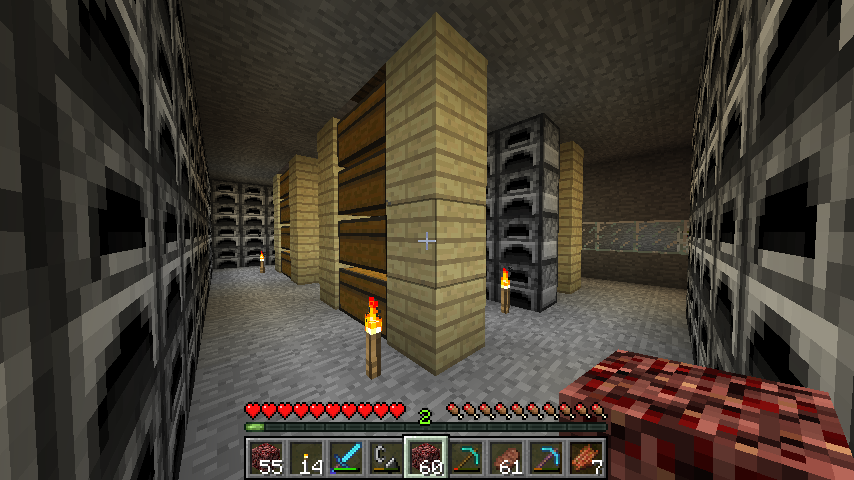The image size is (854, 480).
Task: Select the hotbar stack of 61 items
Action: tap(505, 457)
